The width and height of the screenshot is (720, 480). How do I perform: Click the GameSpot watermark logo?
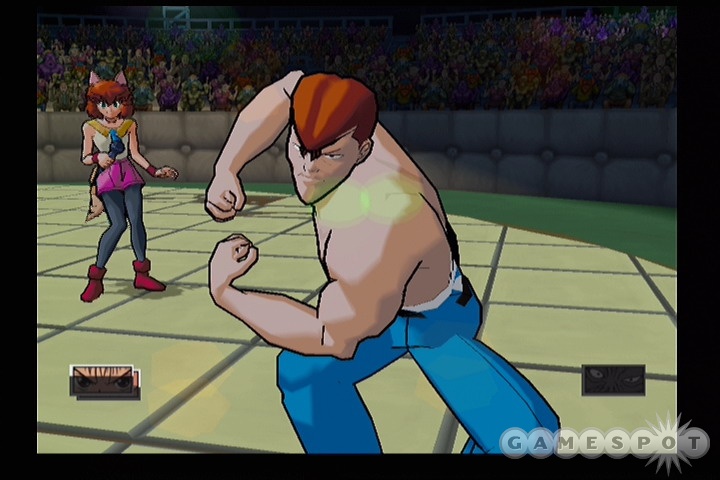click(x=604, y=442)
